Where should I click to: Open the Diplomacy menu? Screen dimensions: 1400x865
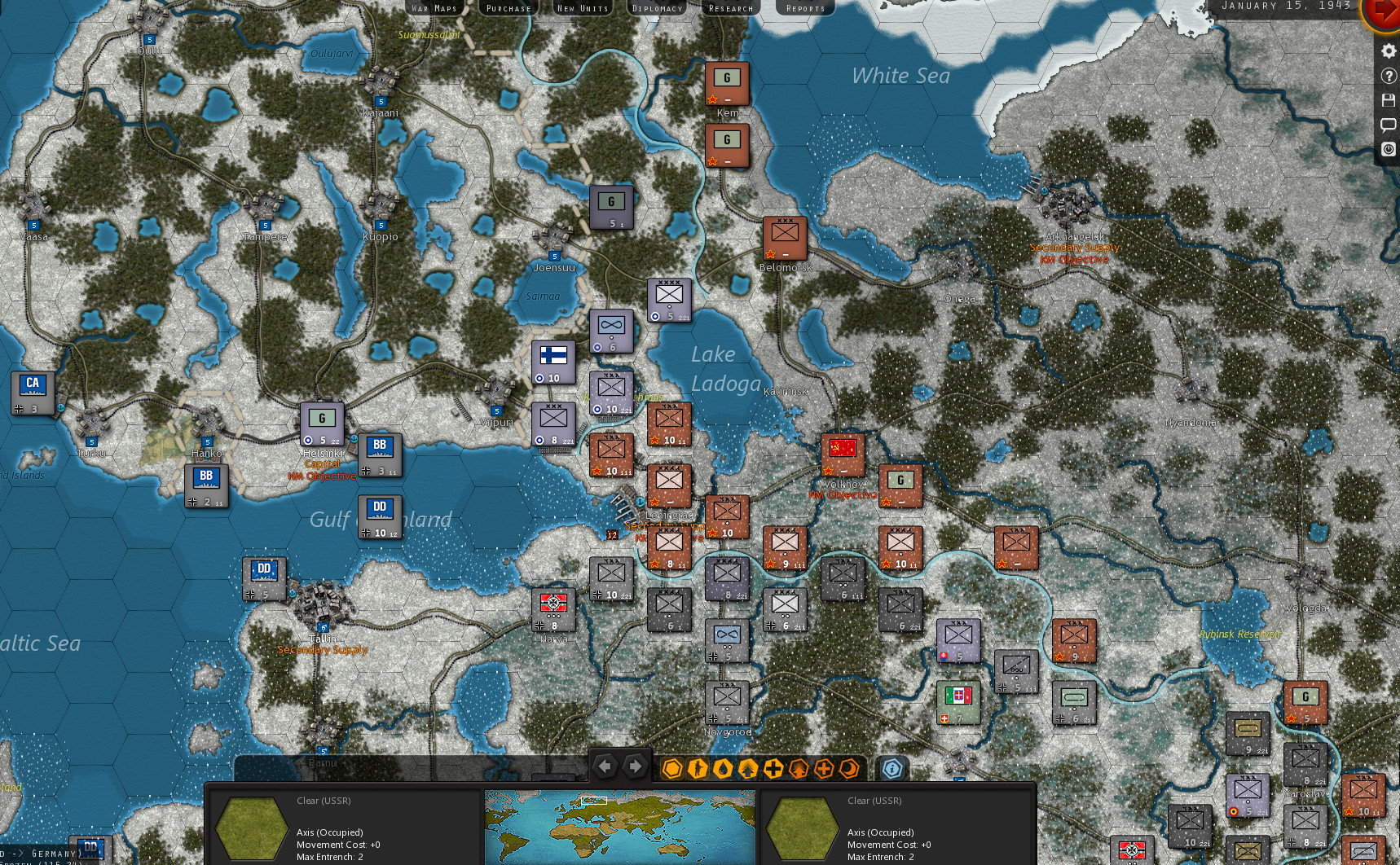click(656, 7)
